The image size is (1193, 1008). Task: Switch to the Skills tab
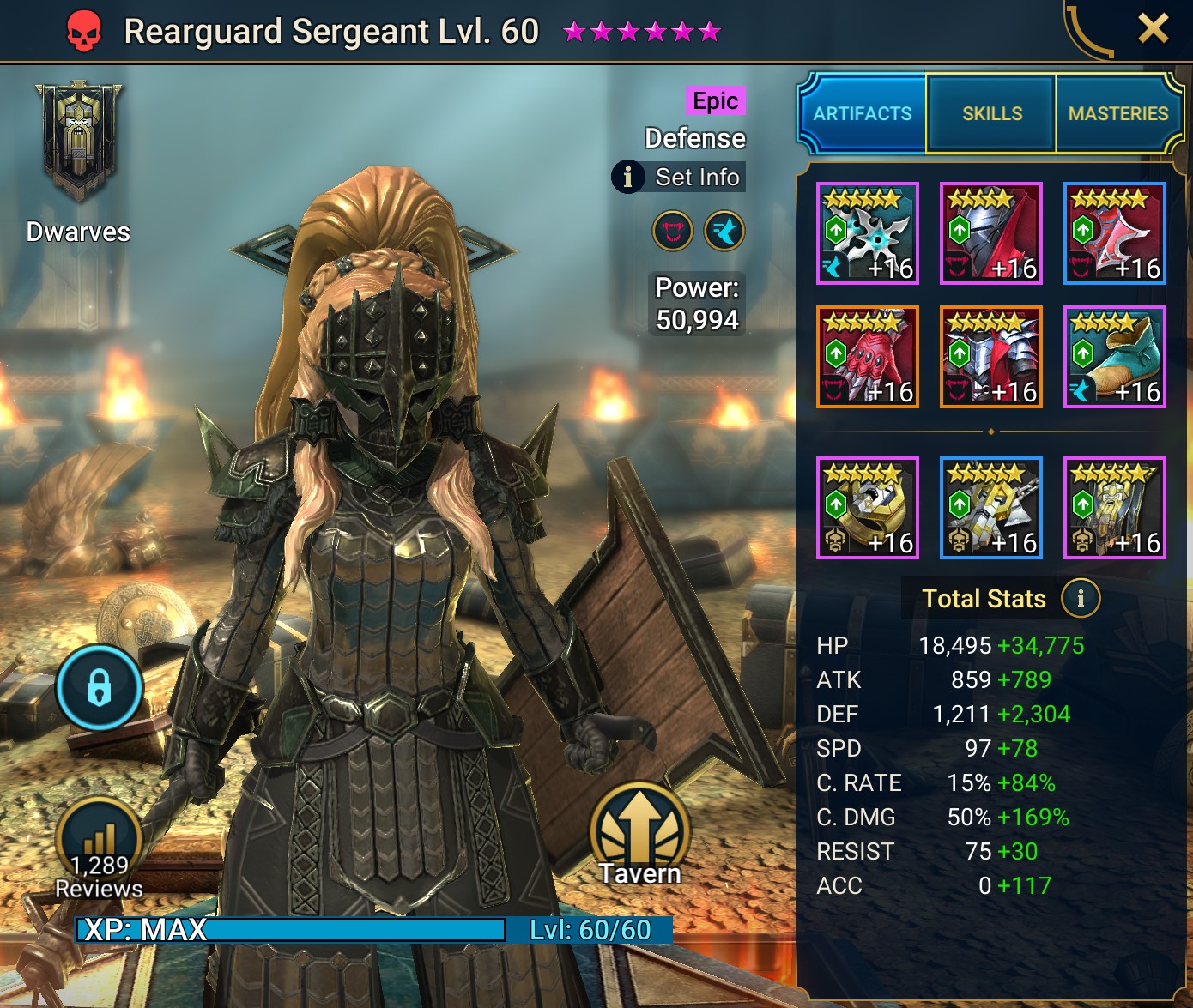pyautogui.click(x=990, y=113)
